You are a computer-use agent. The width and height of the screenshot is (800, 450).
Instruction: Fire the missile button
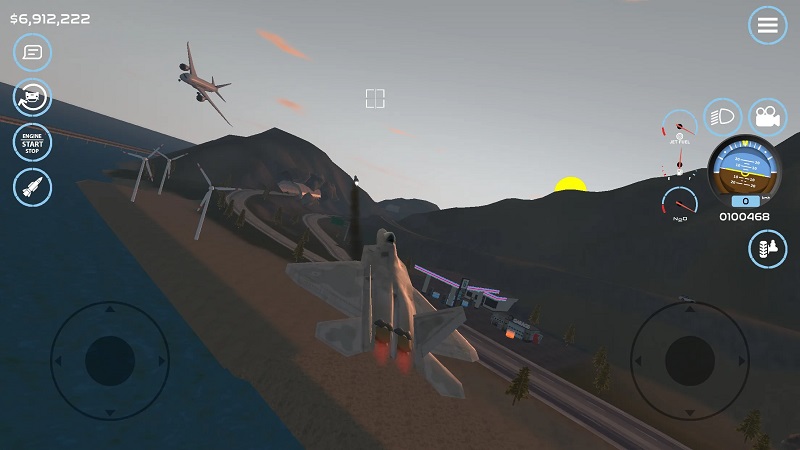(x=32, y=187)
